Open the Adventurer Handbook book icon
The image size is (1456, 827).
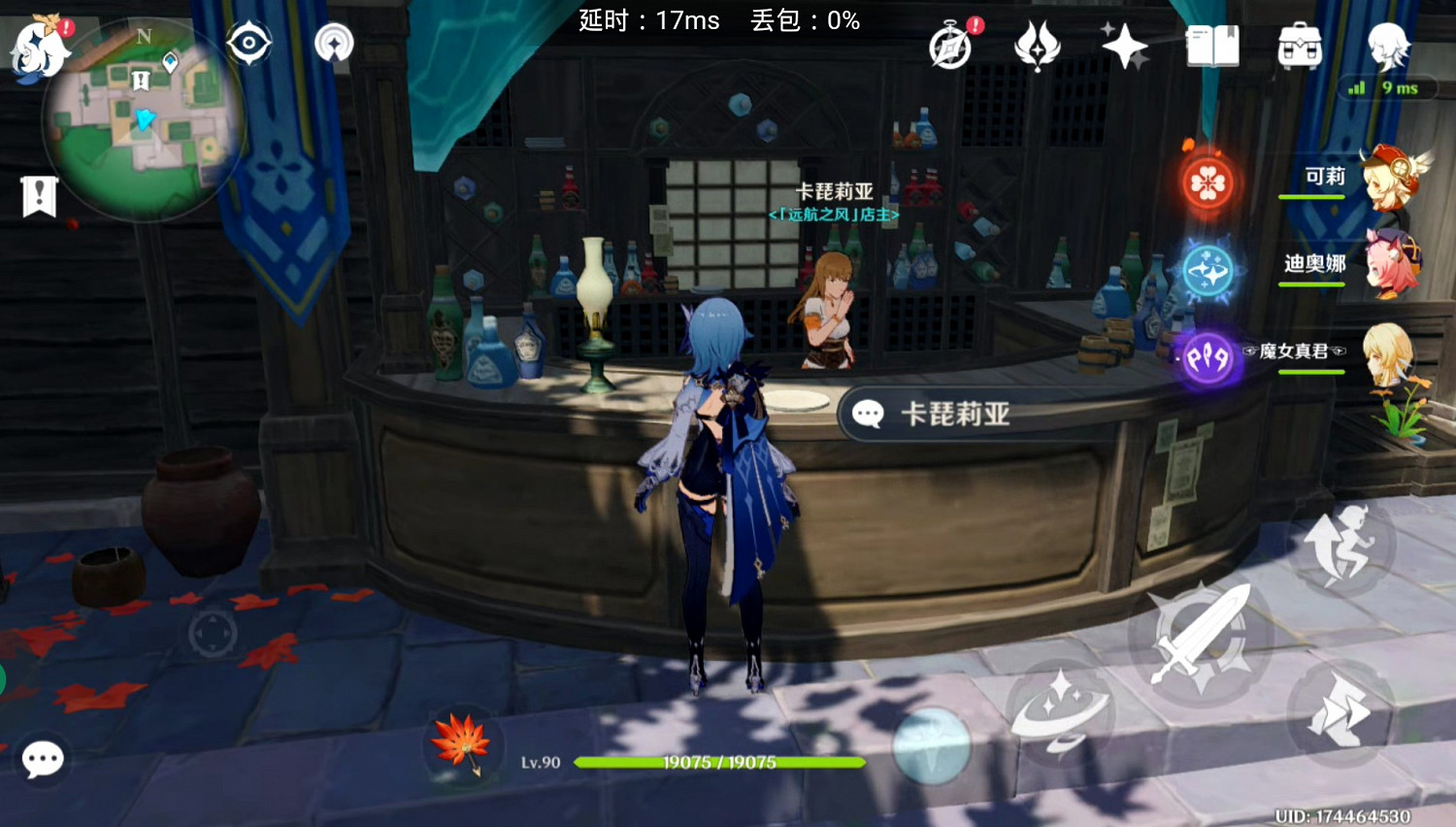click(x=1211, y=44)
